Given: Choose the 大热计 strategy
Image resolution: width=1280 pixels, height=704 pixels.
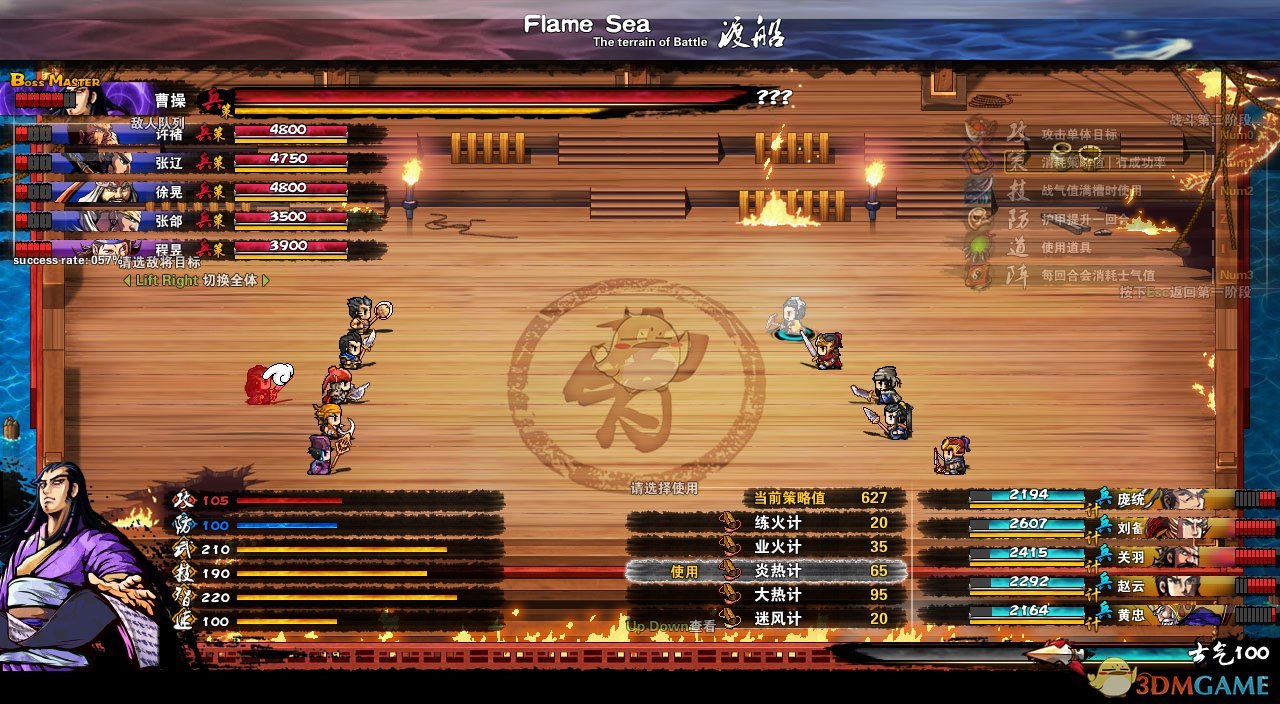Looking at the screenshot, I should 776,595.
